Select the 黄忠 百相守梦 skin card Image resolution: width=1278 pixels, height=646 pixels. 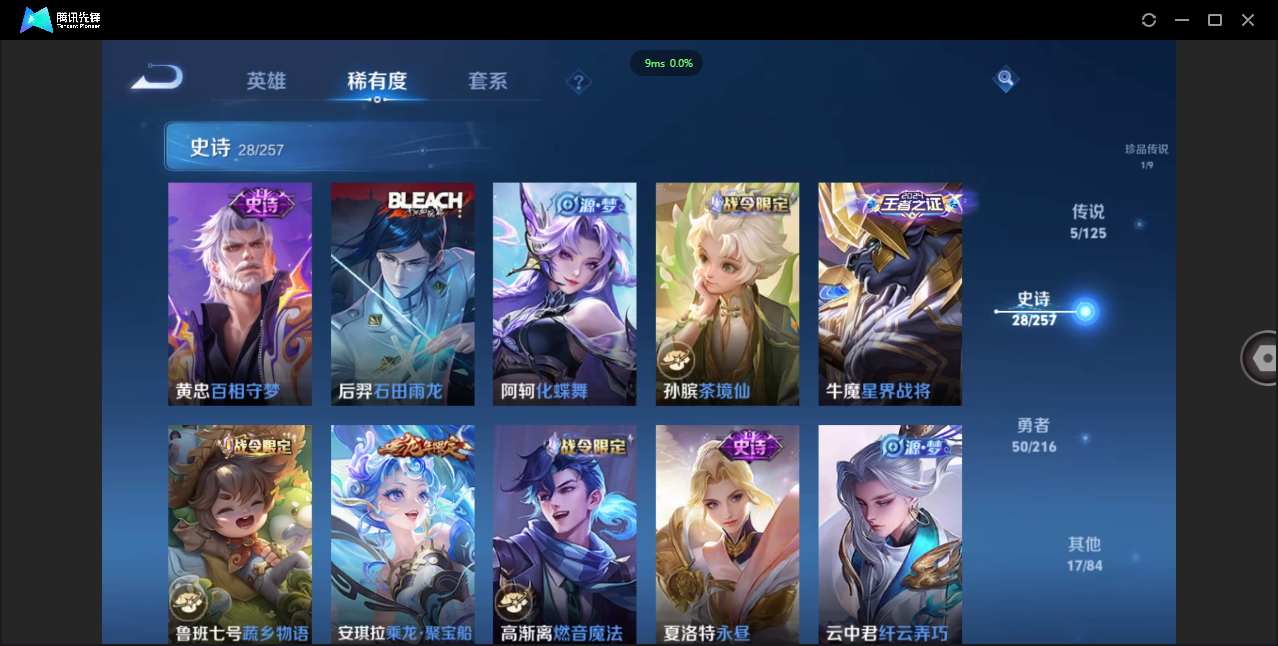[240, 293]
